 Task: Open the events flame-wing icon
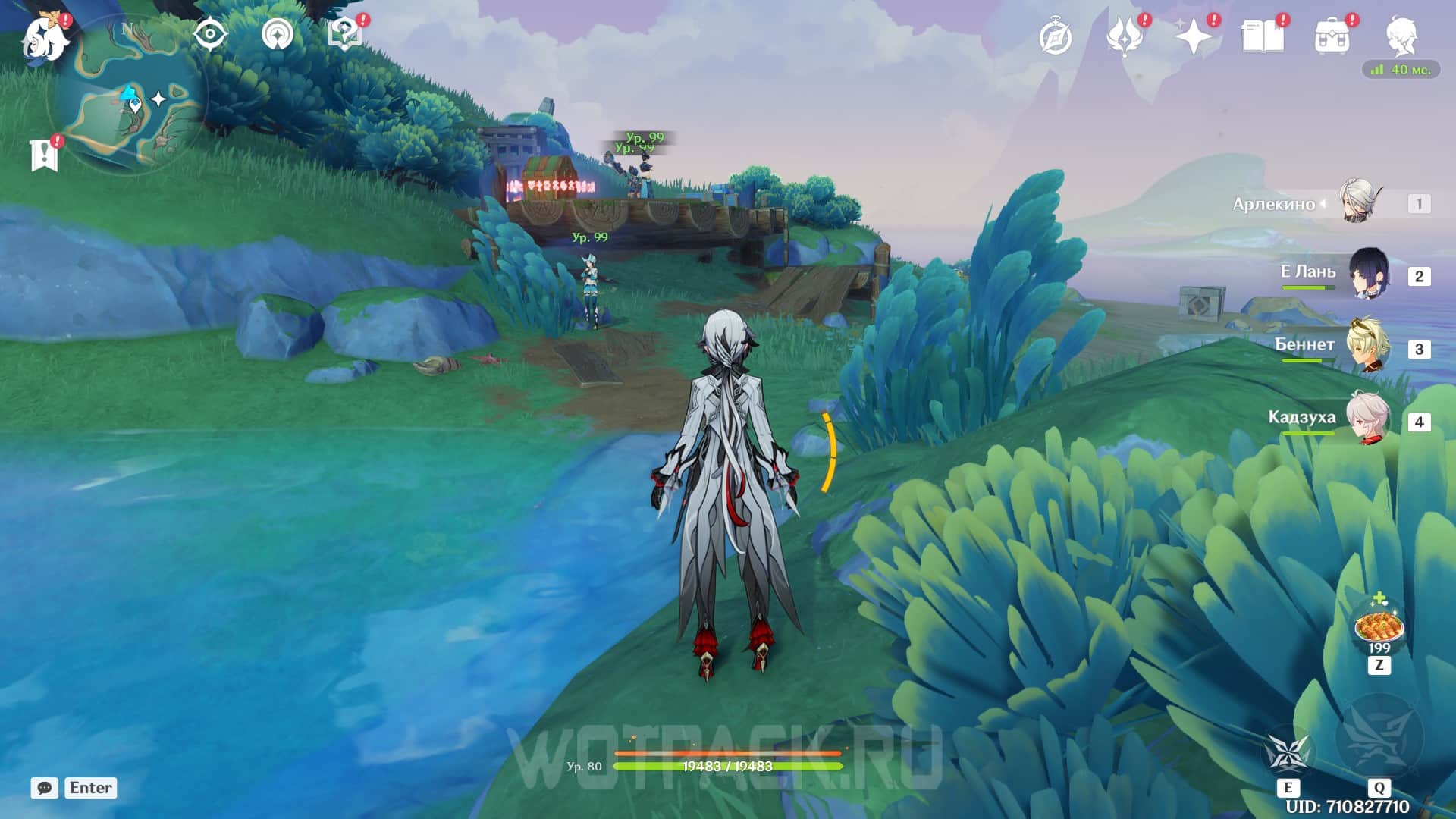tap(1124, 36)
